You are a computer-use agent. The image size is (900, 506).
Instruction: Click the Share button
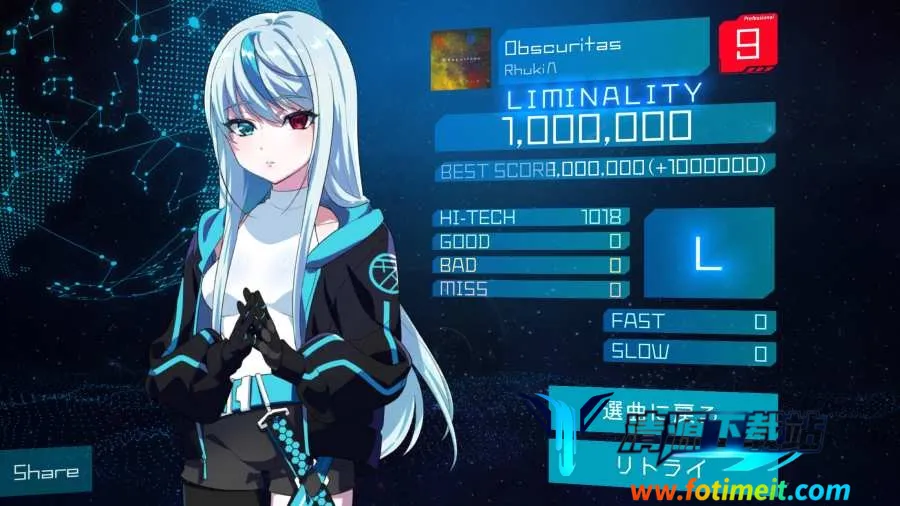coord(45,470)
